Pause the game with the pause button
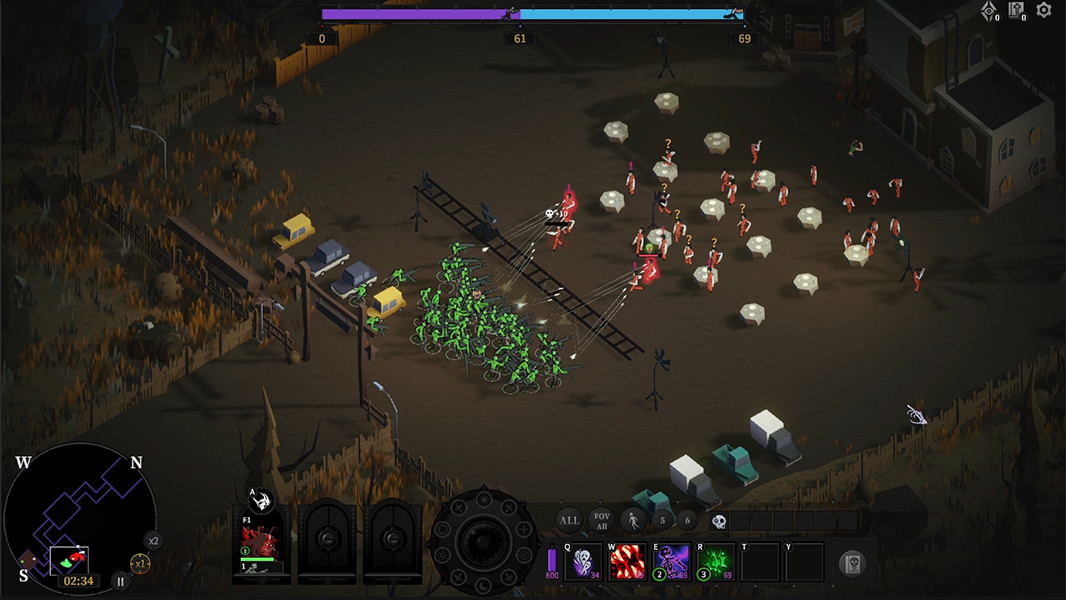 (120, 580)
